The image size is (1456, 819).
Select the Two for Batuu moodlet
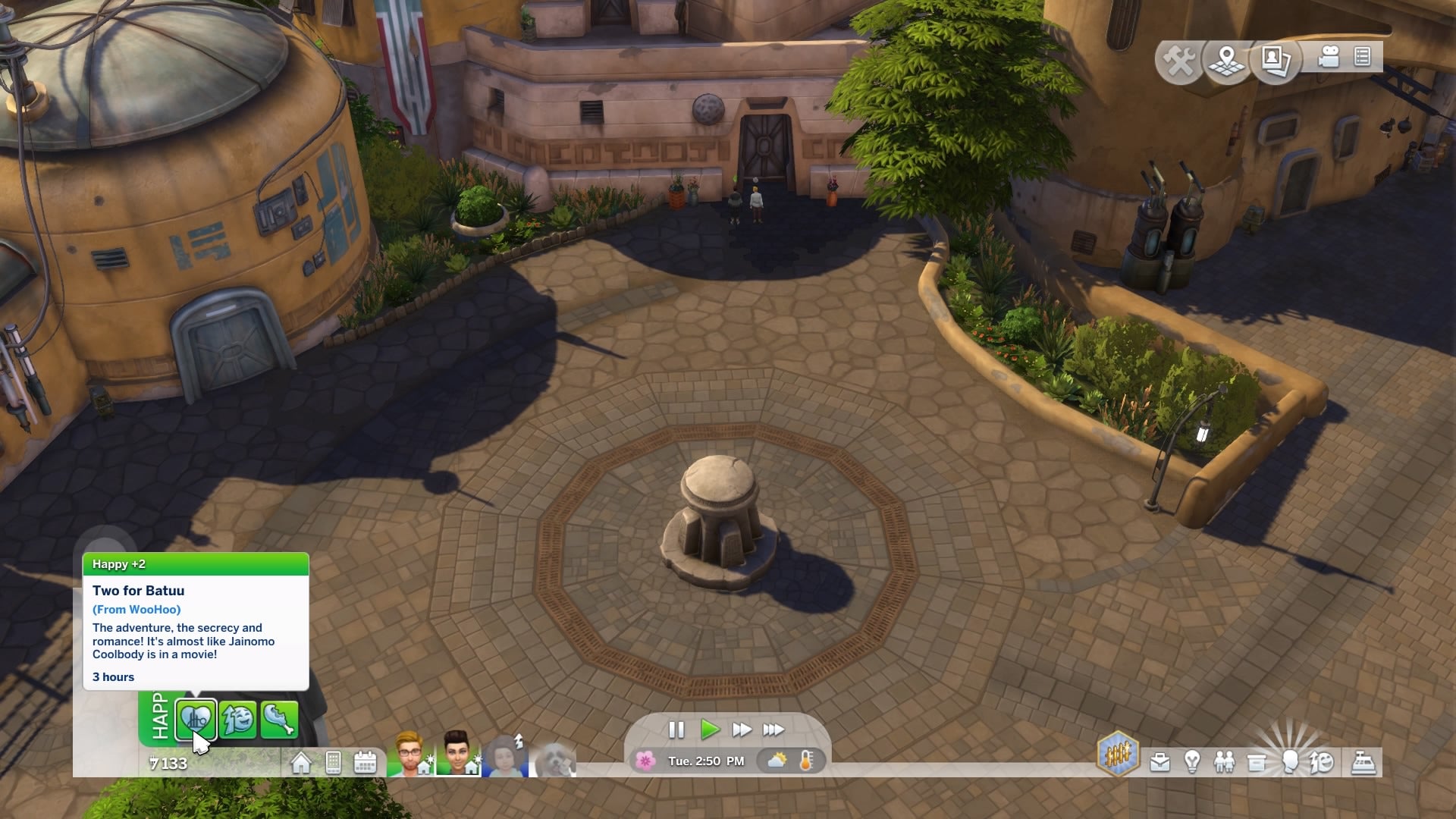[x=196, y=719]
